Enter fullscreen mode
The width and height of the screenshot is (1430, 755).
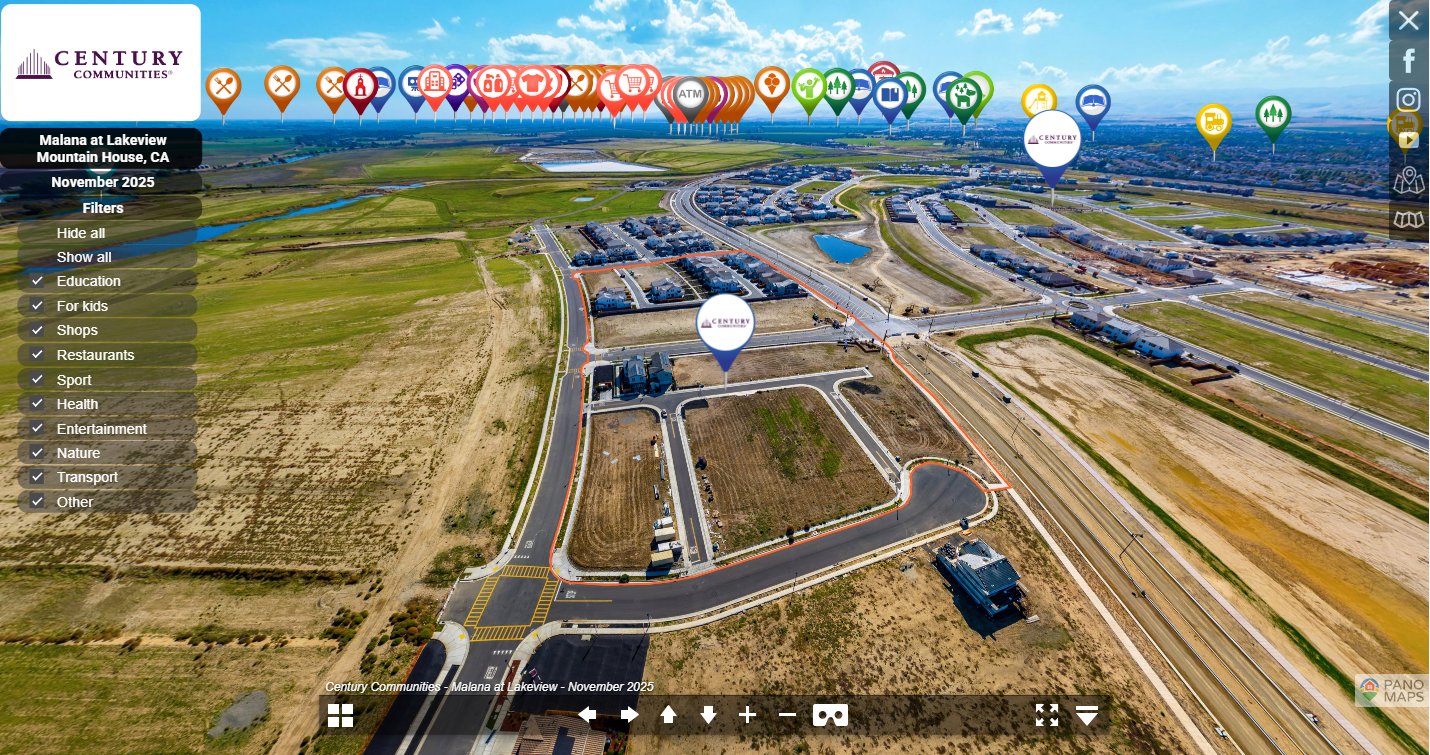1046,715
